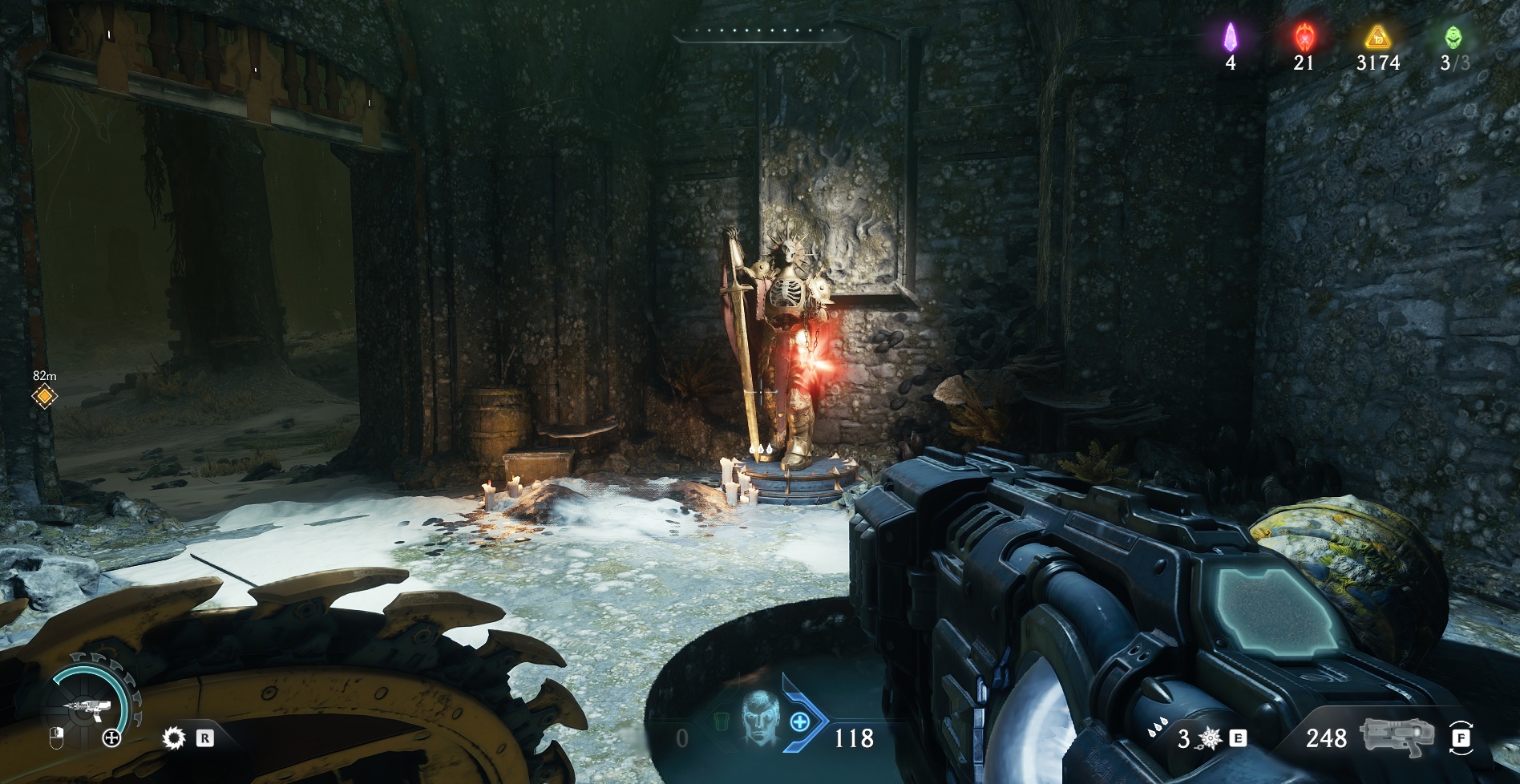Select the blue health cross icon
This screenshot has width=1520, height=784.
pos(799,721)
